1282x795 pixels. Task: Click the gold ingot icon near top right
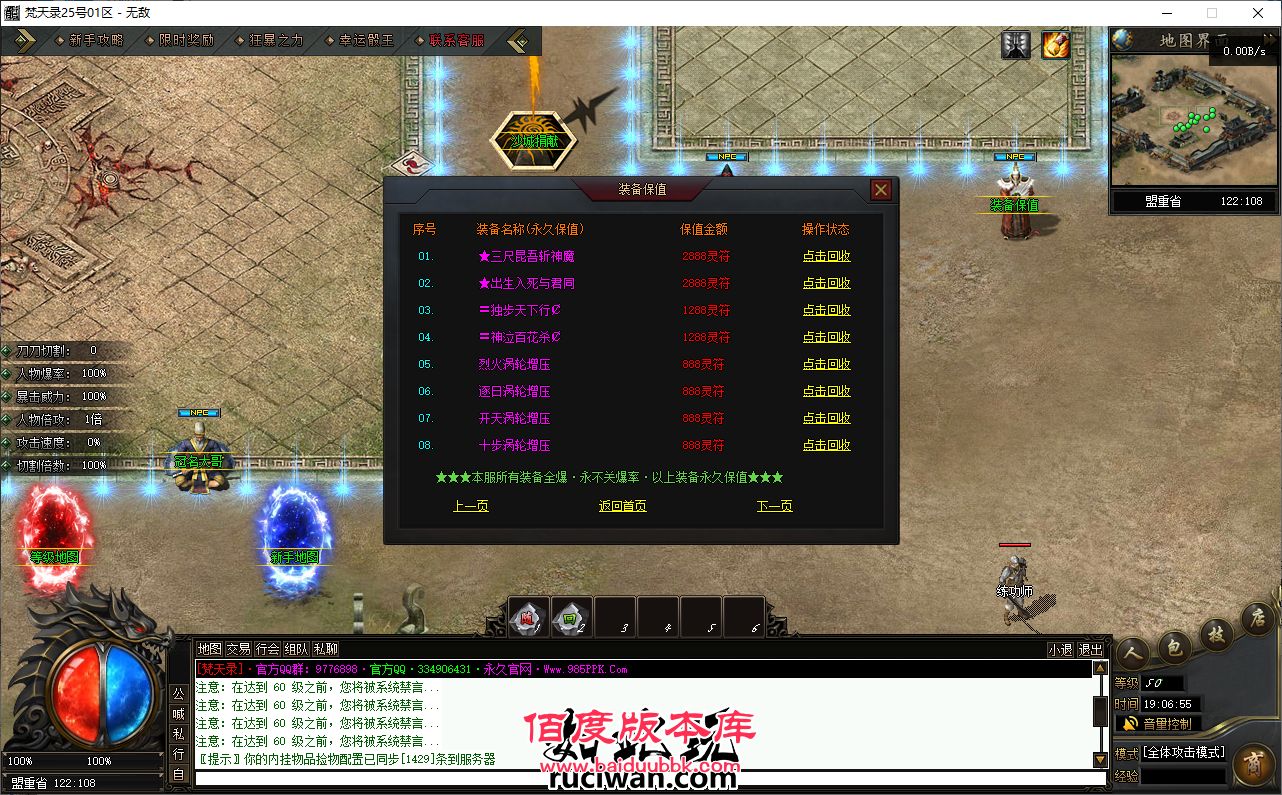point(1055,44)
